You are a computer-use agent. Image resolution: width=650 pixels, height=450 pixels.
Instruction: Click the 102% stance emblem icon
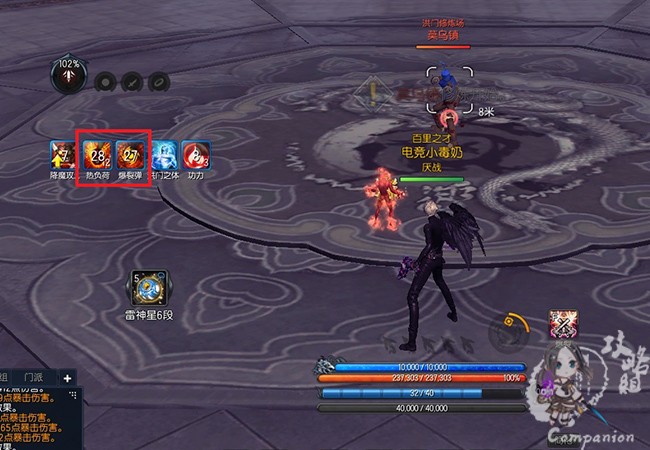[69, 79]
